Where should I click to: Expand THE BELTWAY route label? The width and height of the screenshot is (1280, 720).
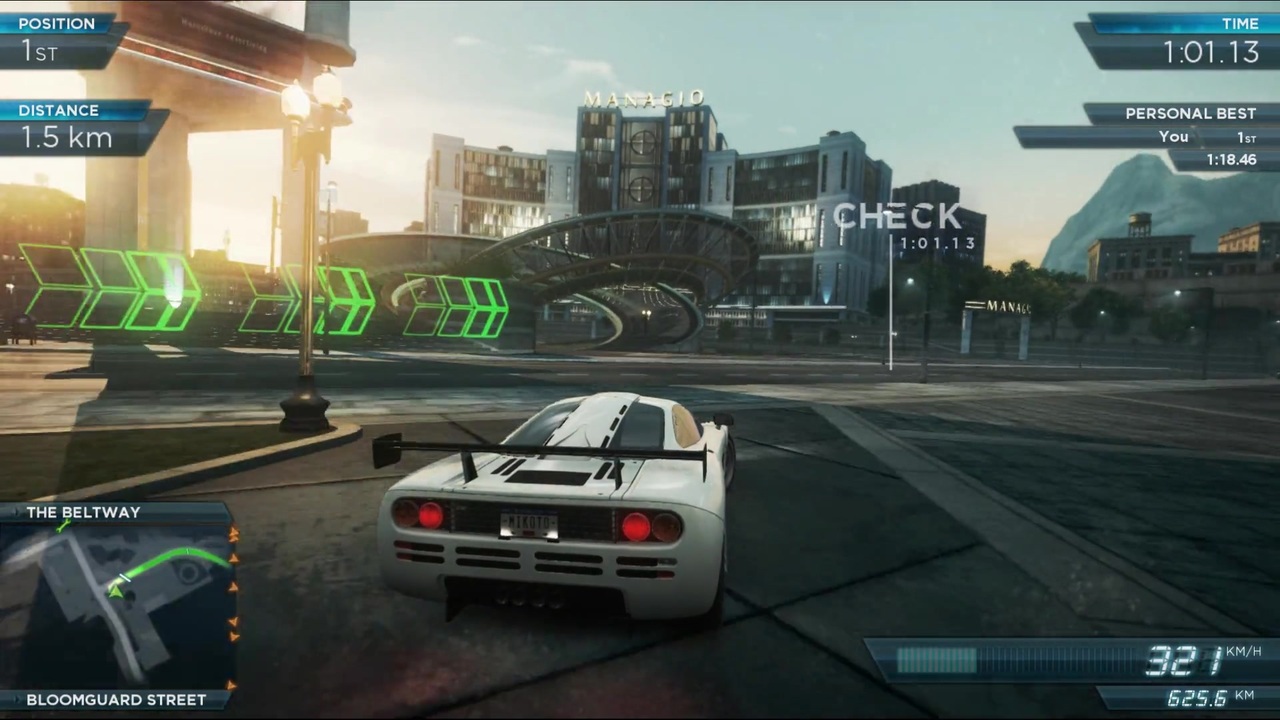click(x=84, y=512)
